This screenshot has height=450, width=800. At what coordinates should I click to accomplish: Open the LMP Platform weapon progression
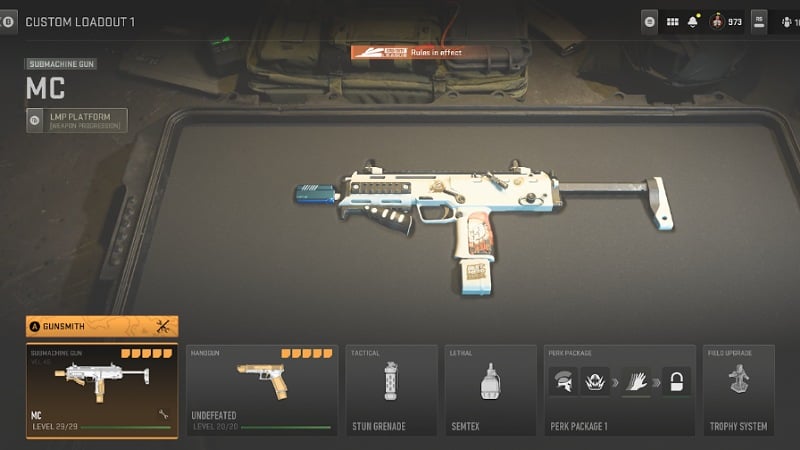pos(77,121)
